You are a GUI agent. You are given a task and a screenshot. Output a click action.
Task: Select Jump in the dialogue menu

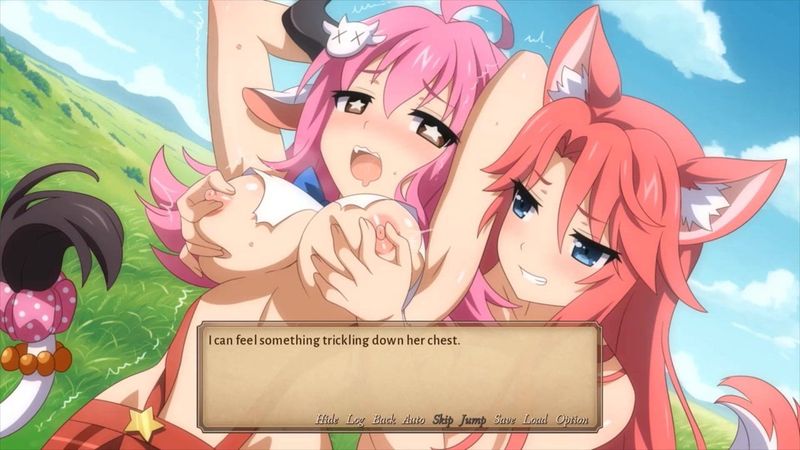click(x=472, y=419)
